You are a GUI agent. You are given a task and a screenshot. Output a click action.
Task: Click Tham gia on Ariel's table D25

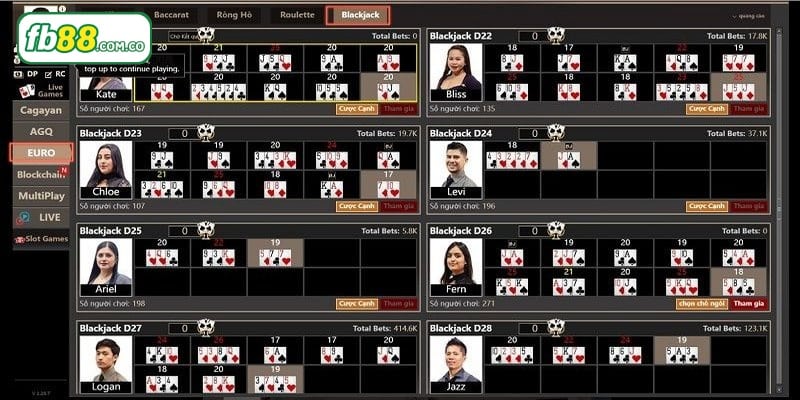(398, 303)
